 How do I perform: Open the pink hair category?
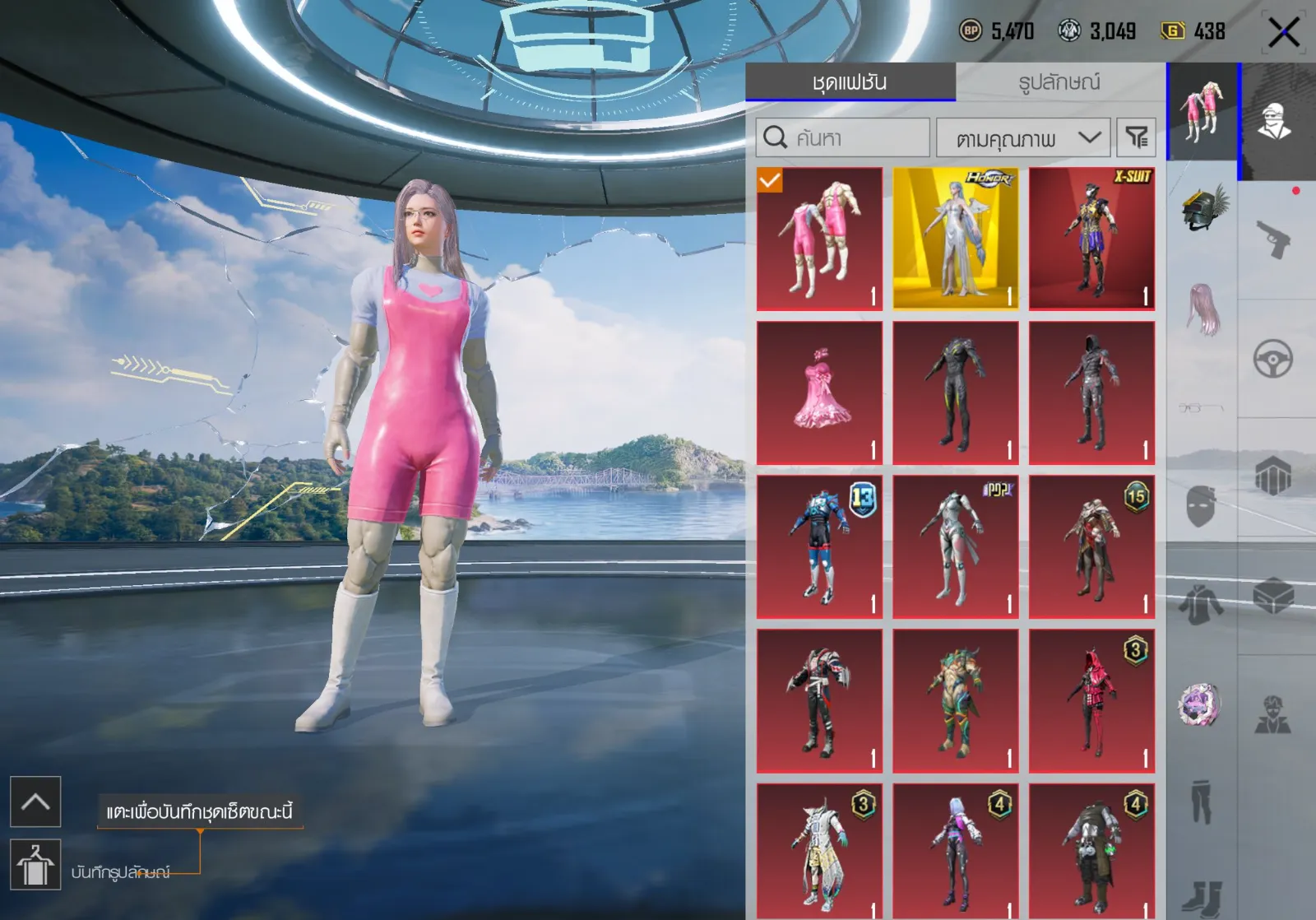pyautogui.click(x=1202, y=309)
